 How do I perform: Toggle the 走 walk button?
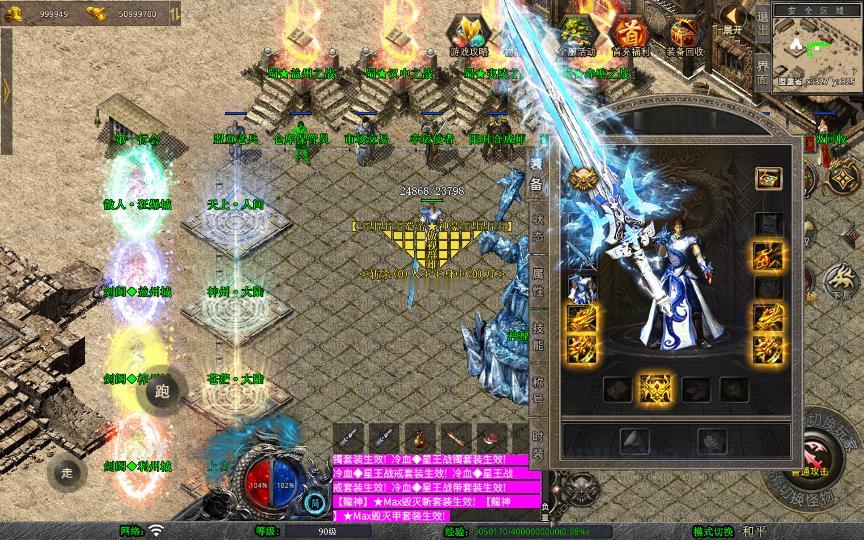(67, 470)
